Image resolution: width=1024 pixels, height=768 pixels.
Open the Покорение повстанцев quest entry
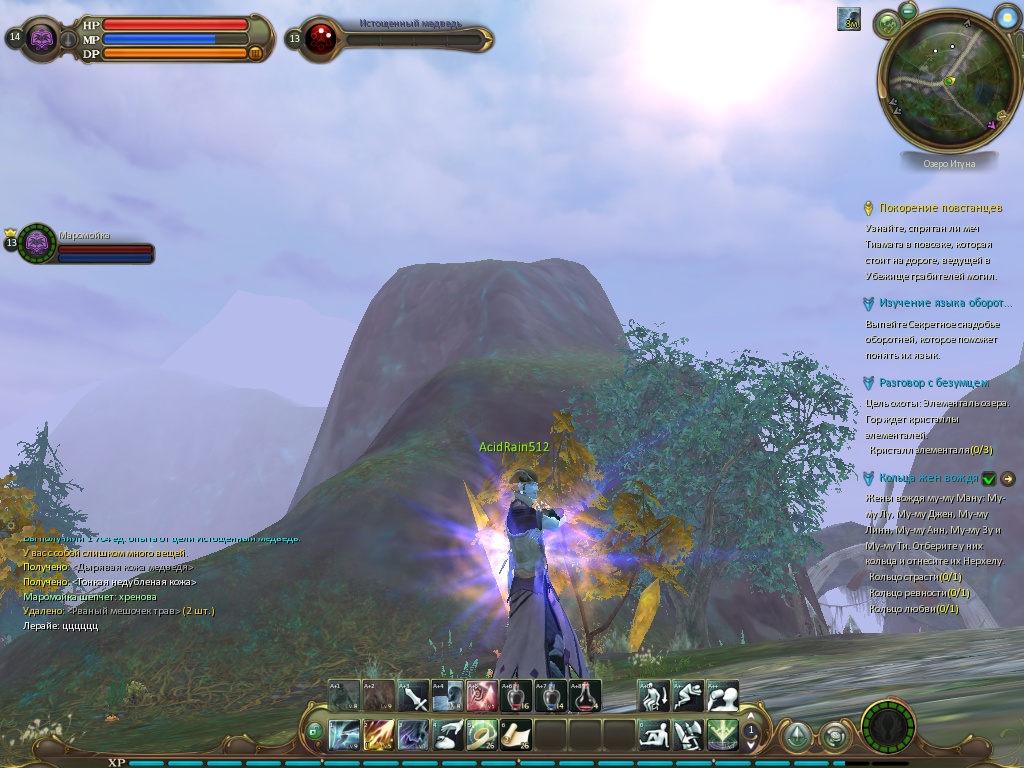pyautogui.click(x=940, y=208)
